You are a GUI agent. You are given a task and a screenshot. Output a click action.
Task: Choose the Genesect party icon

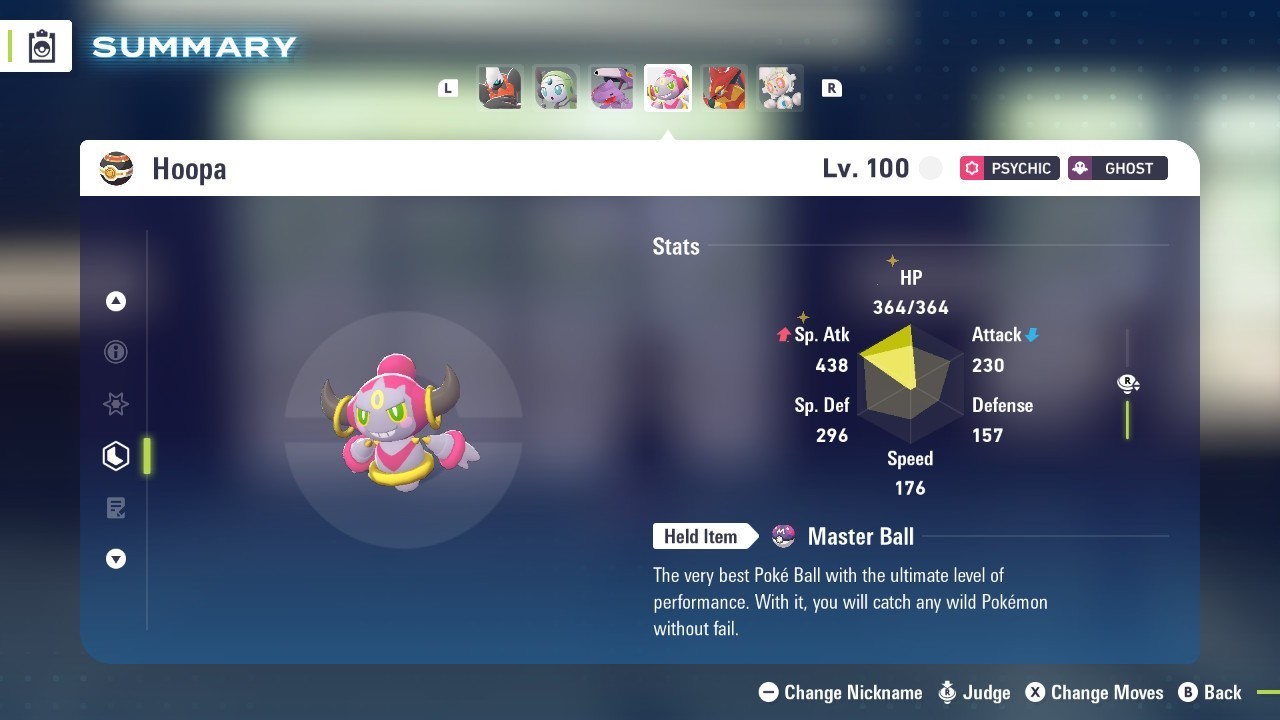point(612,88)
